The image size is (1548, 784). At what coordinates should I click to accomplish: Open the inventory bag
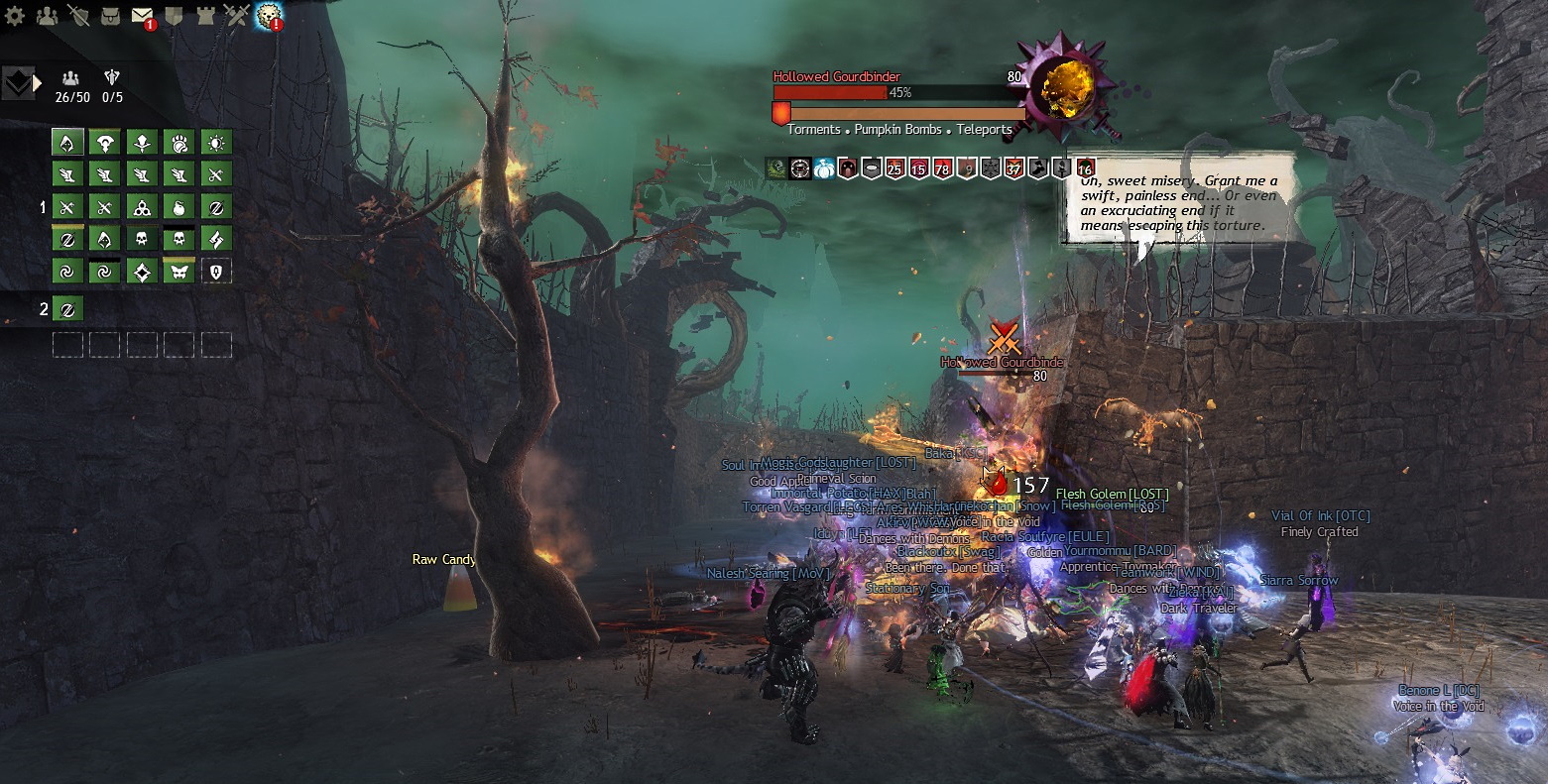click(x=110, y=15)
